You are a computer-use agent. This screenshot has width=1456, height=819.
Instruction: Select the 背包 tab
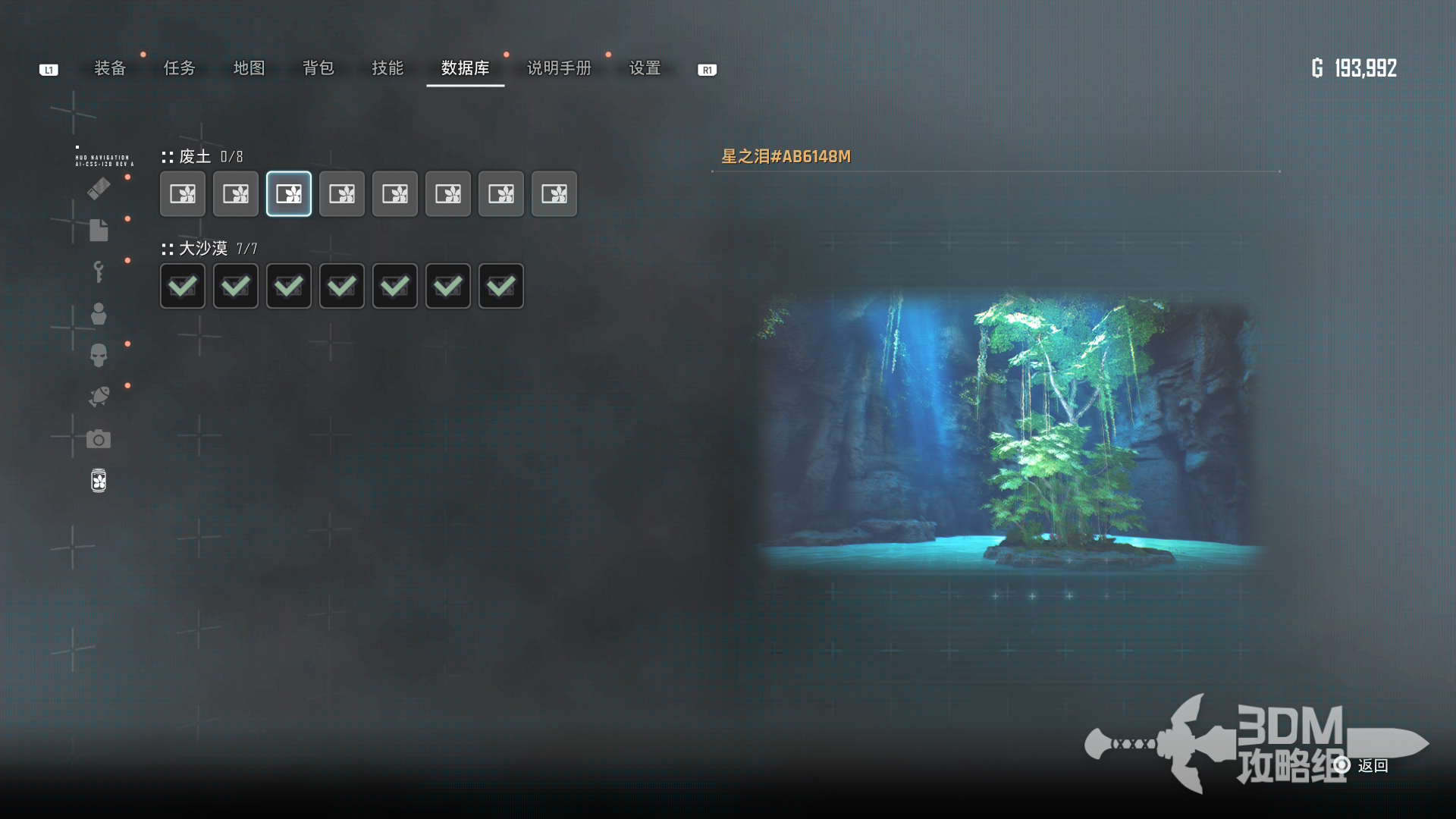pyautogui.click(x=318, y=68)
